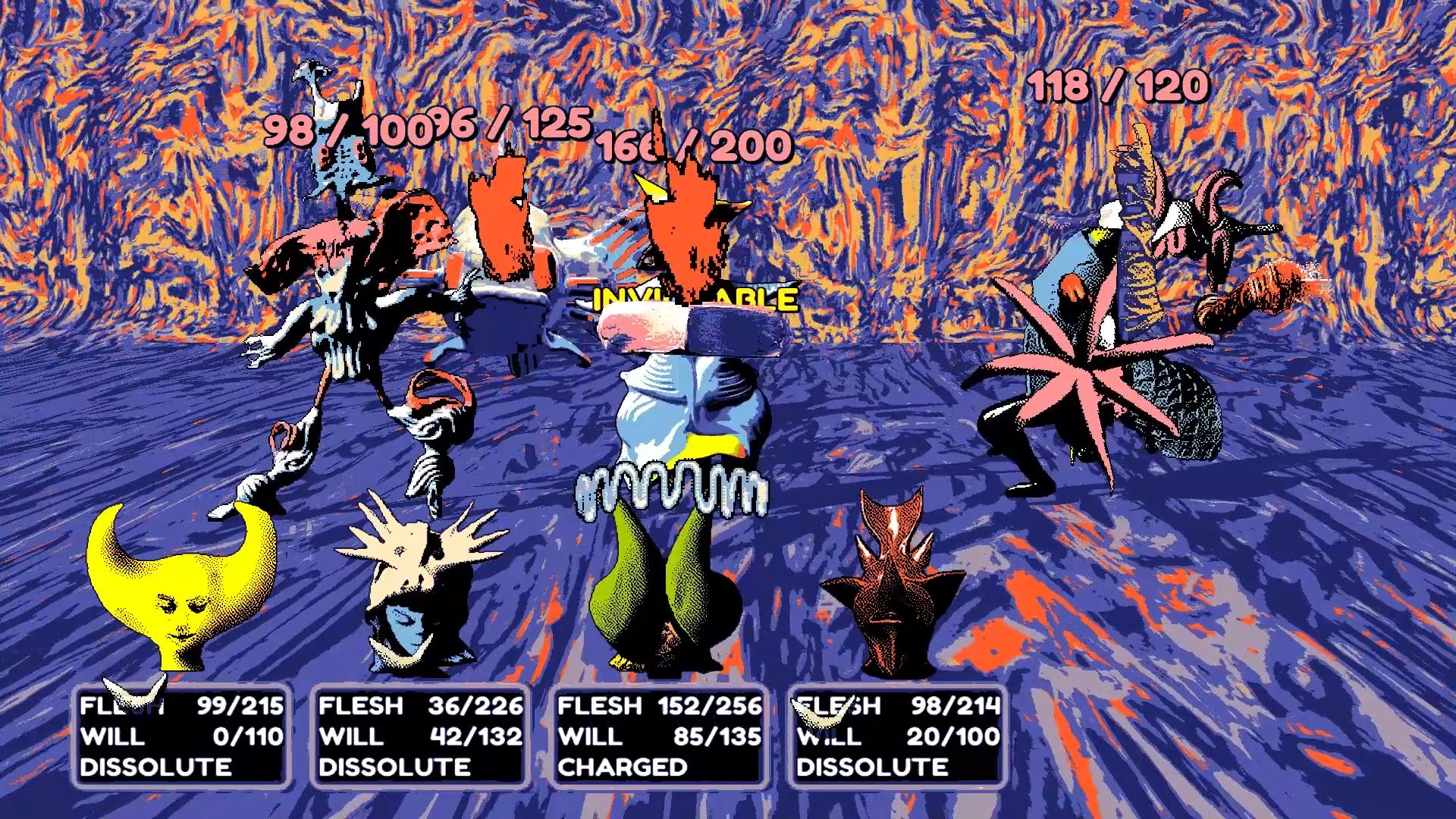Click the FLESH 152/256 stat line
Viewport: 1456px width, 819px height.
[658, 706]
